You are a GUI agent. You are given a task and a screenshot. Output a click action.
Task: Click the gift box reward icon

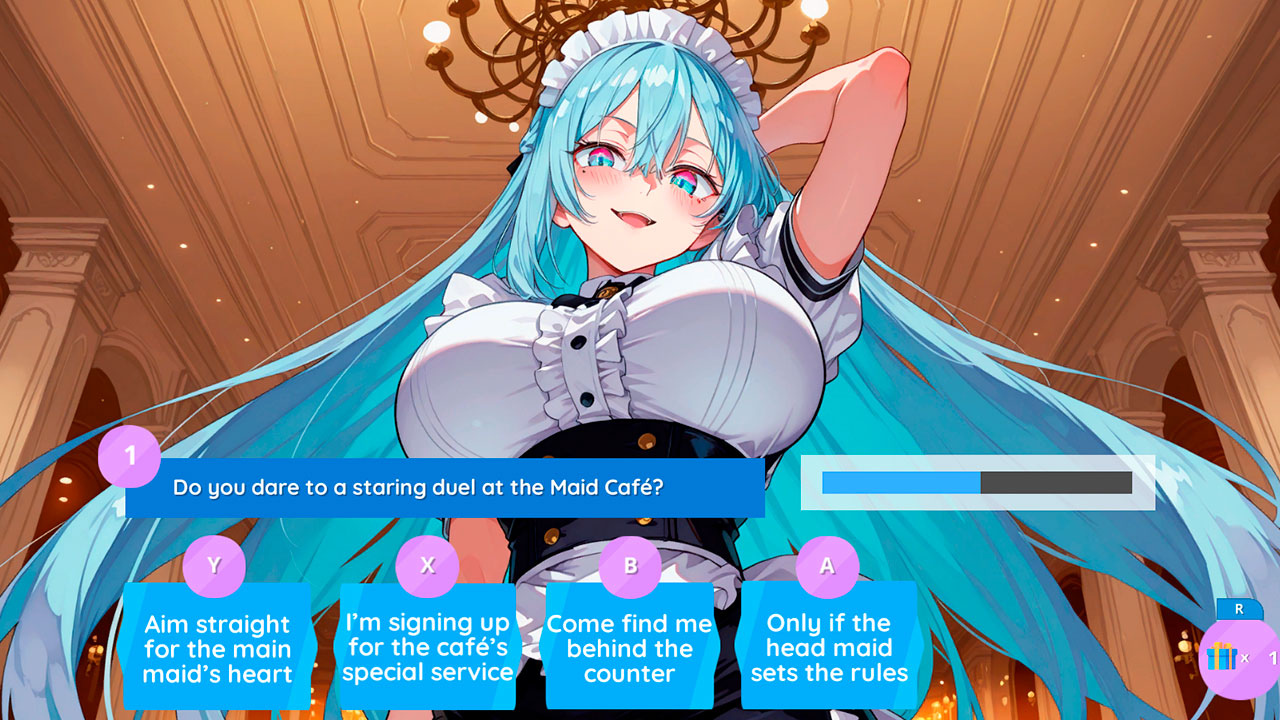tap(1221, 655)
